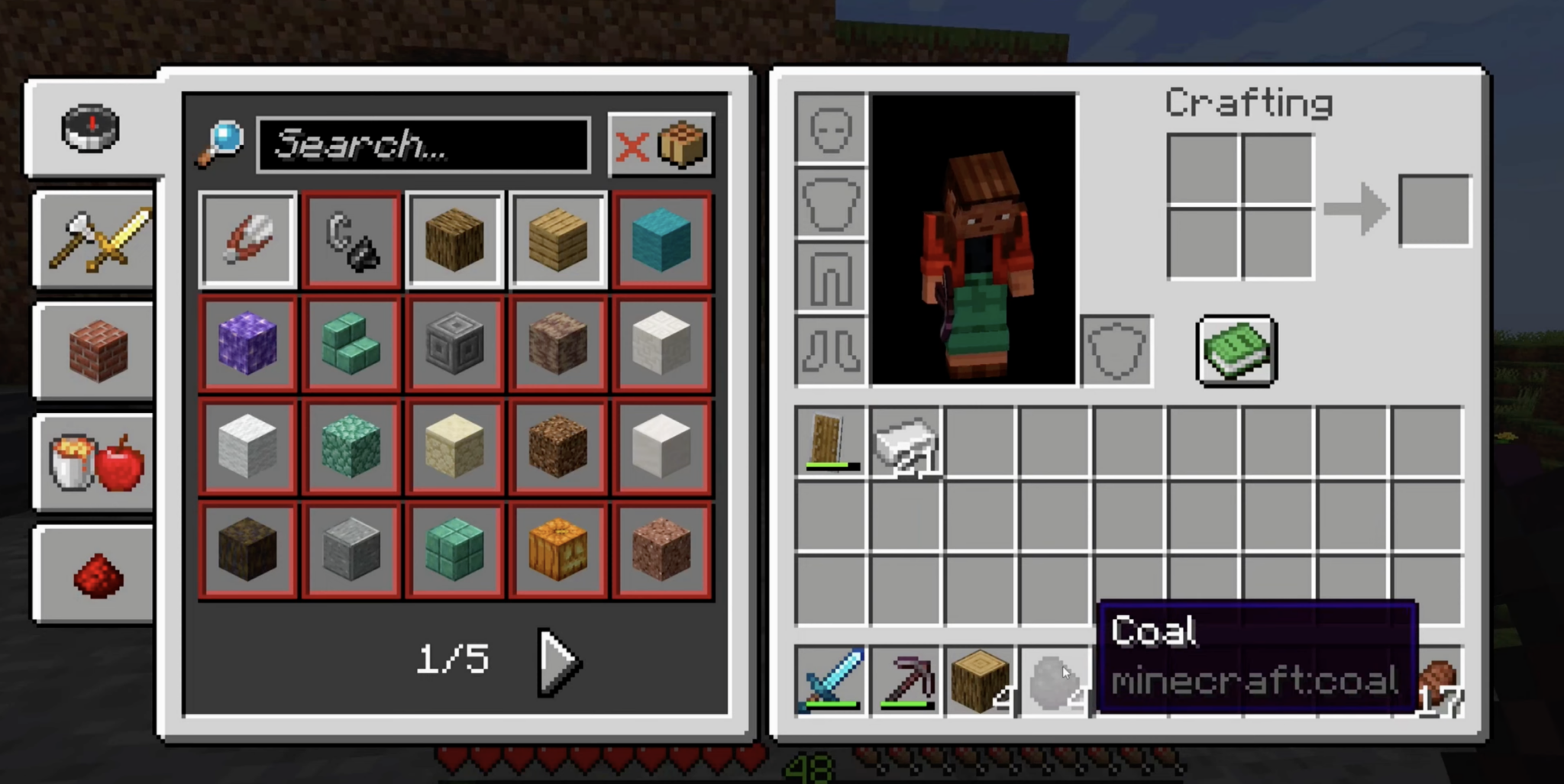The height and width of the screenshot is (784, 1564).
Task: Click the helmet armor slot
Action: pyautogui.click(x=829, y=127)
